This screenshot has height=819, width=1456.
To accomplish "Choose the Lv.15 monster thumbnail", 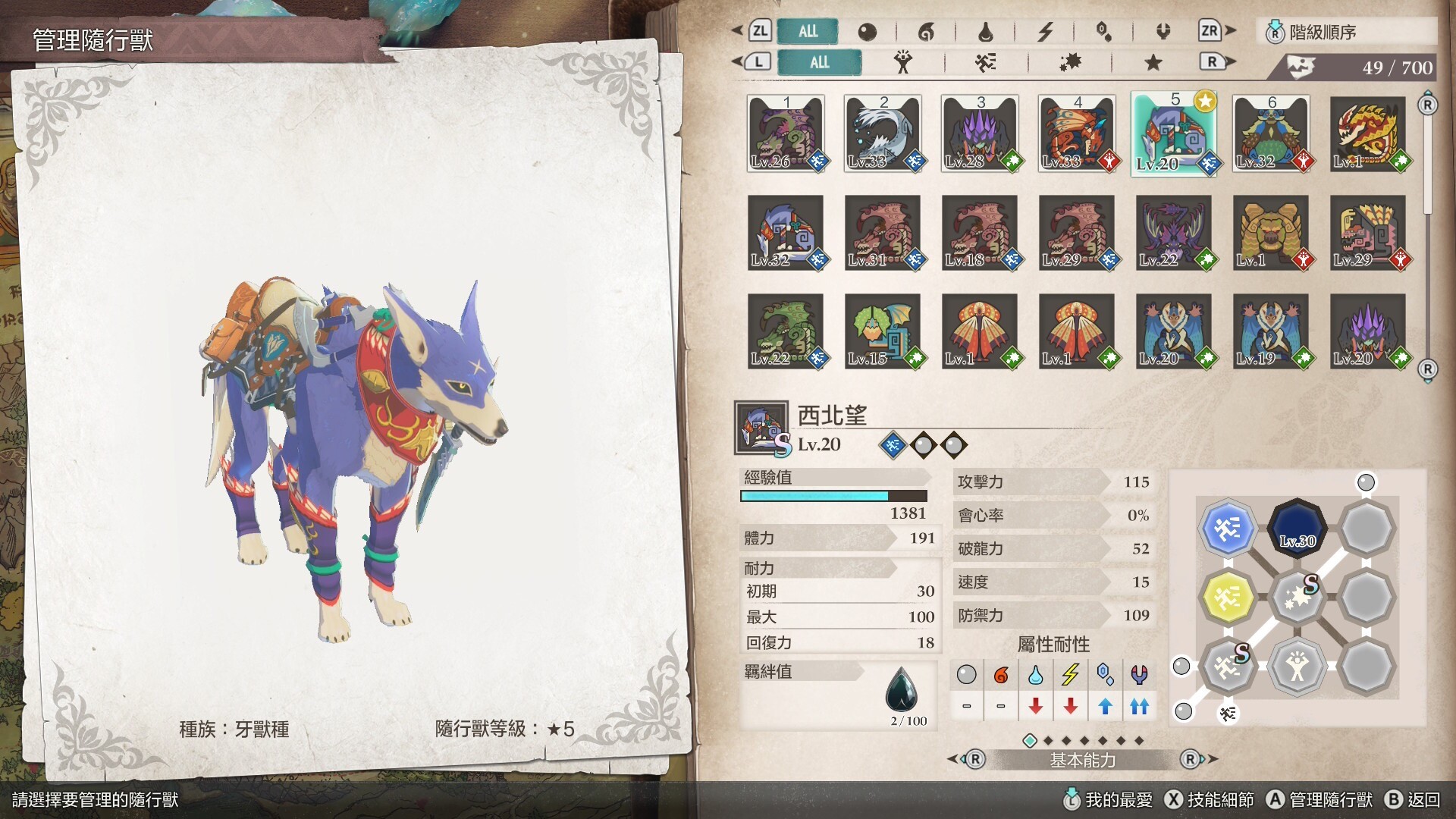I will coord(883,331).
